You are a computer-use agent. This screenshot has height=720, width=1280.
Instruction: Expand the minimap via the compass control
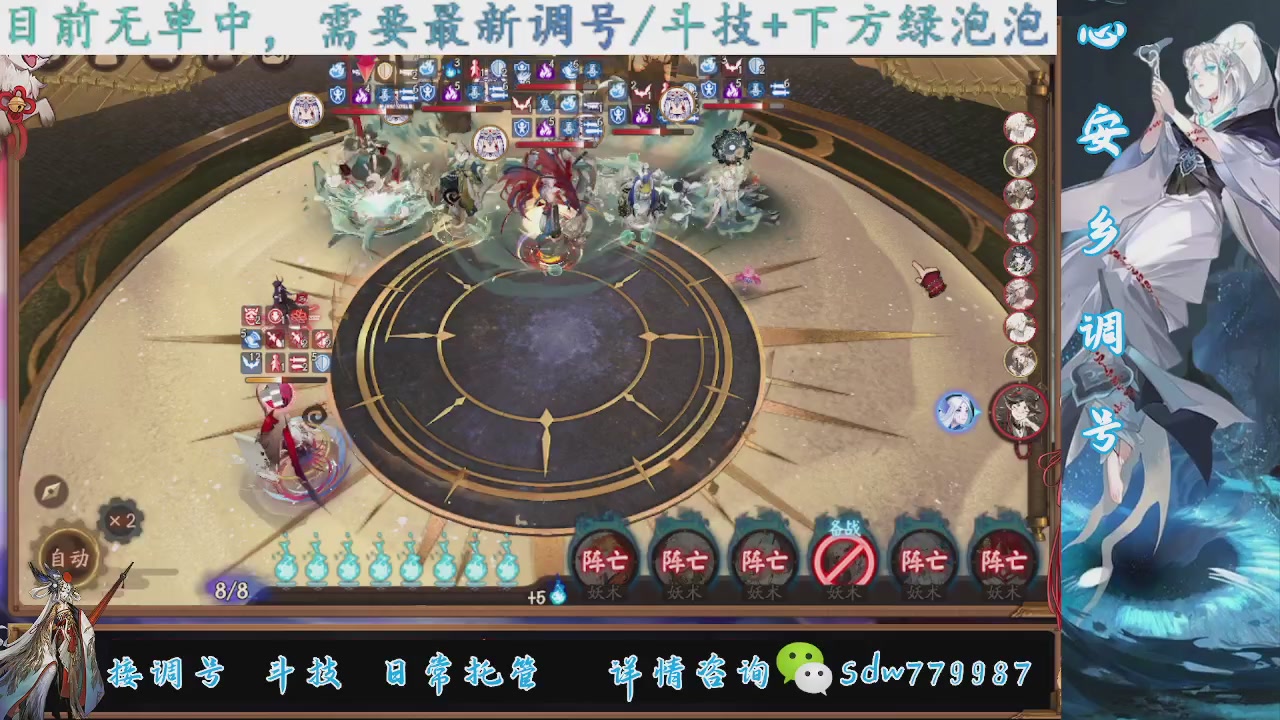click(49, 492)
